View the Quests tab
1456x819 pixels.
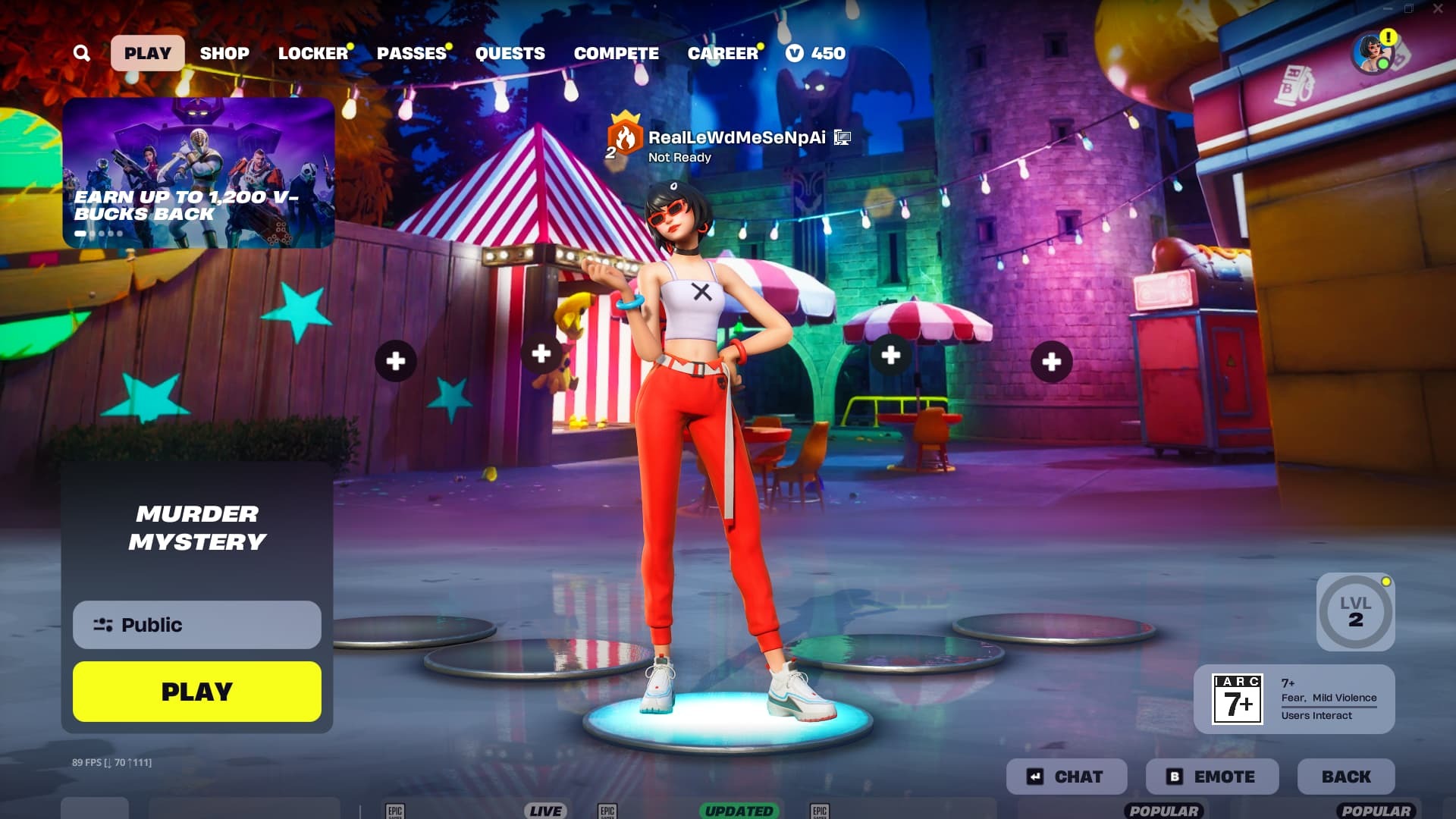point(510,53)
